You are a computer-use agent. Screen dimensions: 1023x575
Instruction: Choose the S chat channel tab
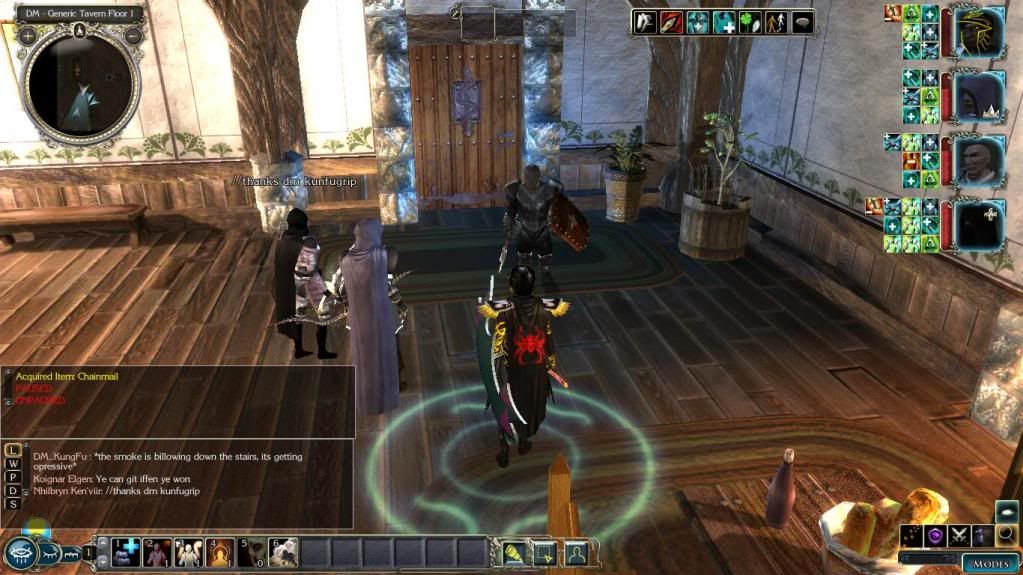(x=13, y=504)
